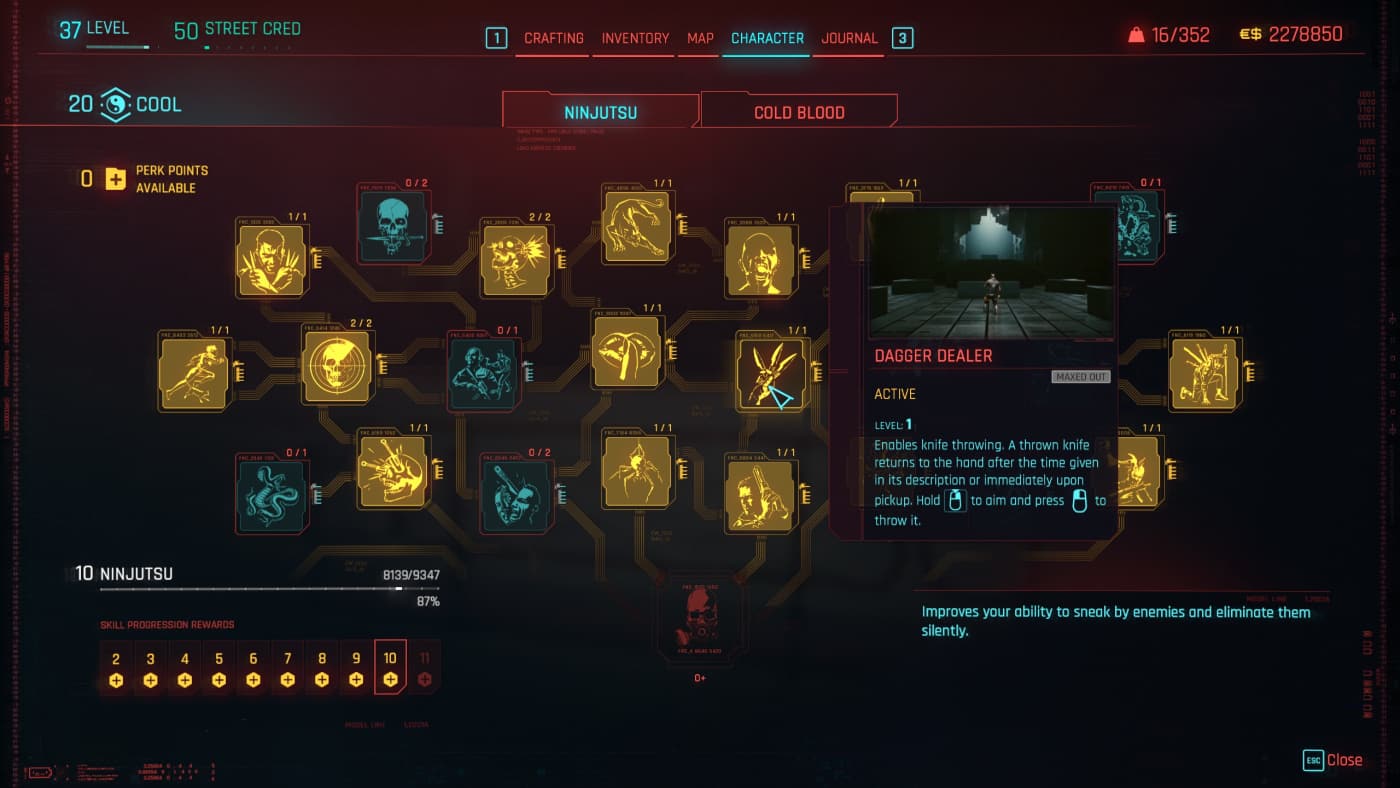Click the yellow perk points plus icon
Viewport: 1400px width, 788px height.
116,179
